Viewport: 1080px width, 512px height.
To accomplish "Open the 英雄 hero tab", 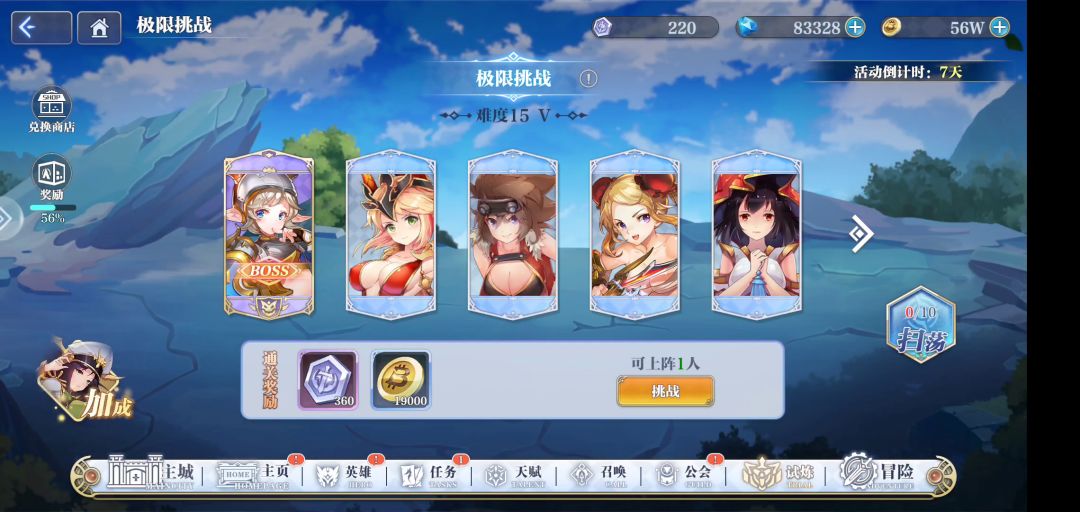I will coord(345,474).
